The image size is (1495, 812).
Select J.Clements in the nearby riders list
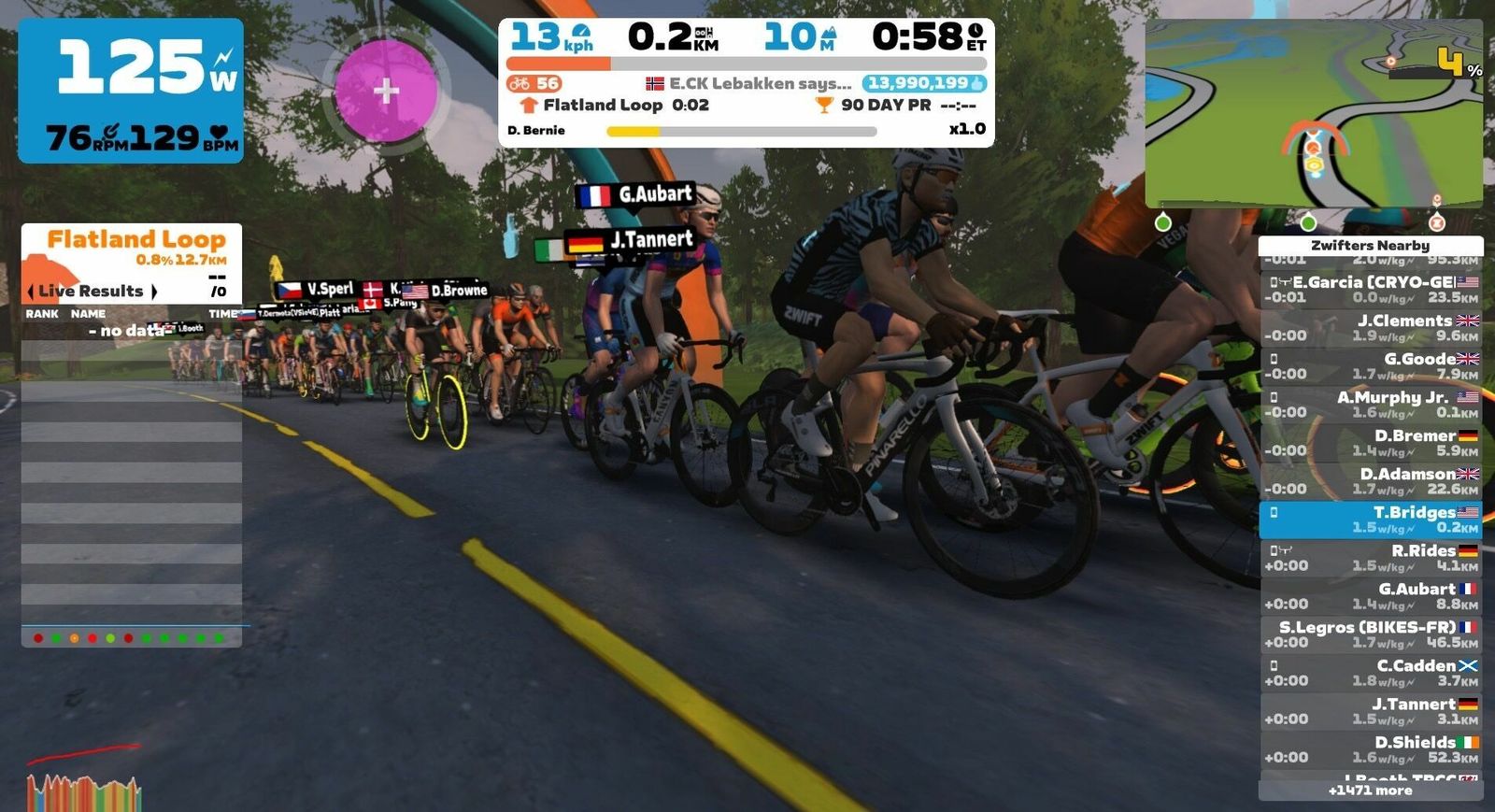pyautogui.click(x=1370, y=328)
